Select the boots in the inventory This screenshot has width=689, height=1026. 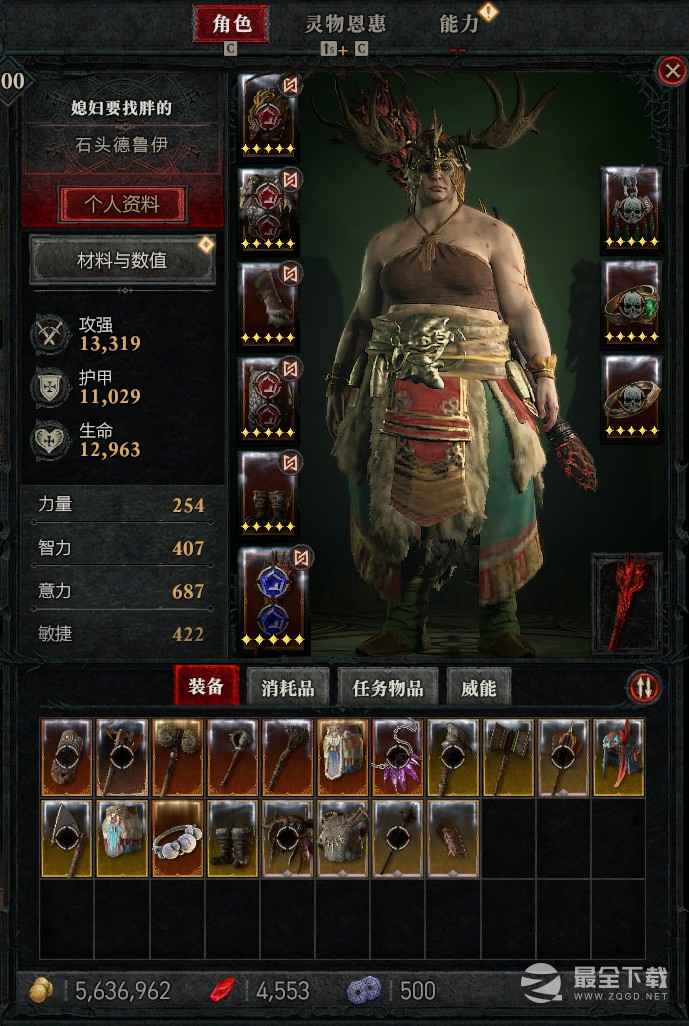point(232,837)
